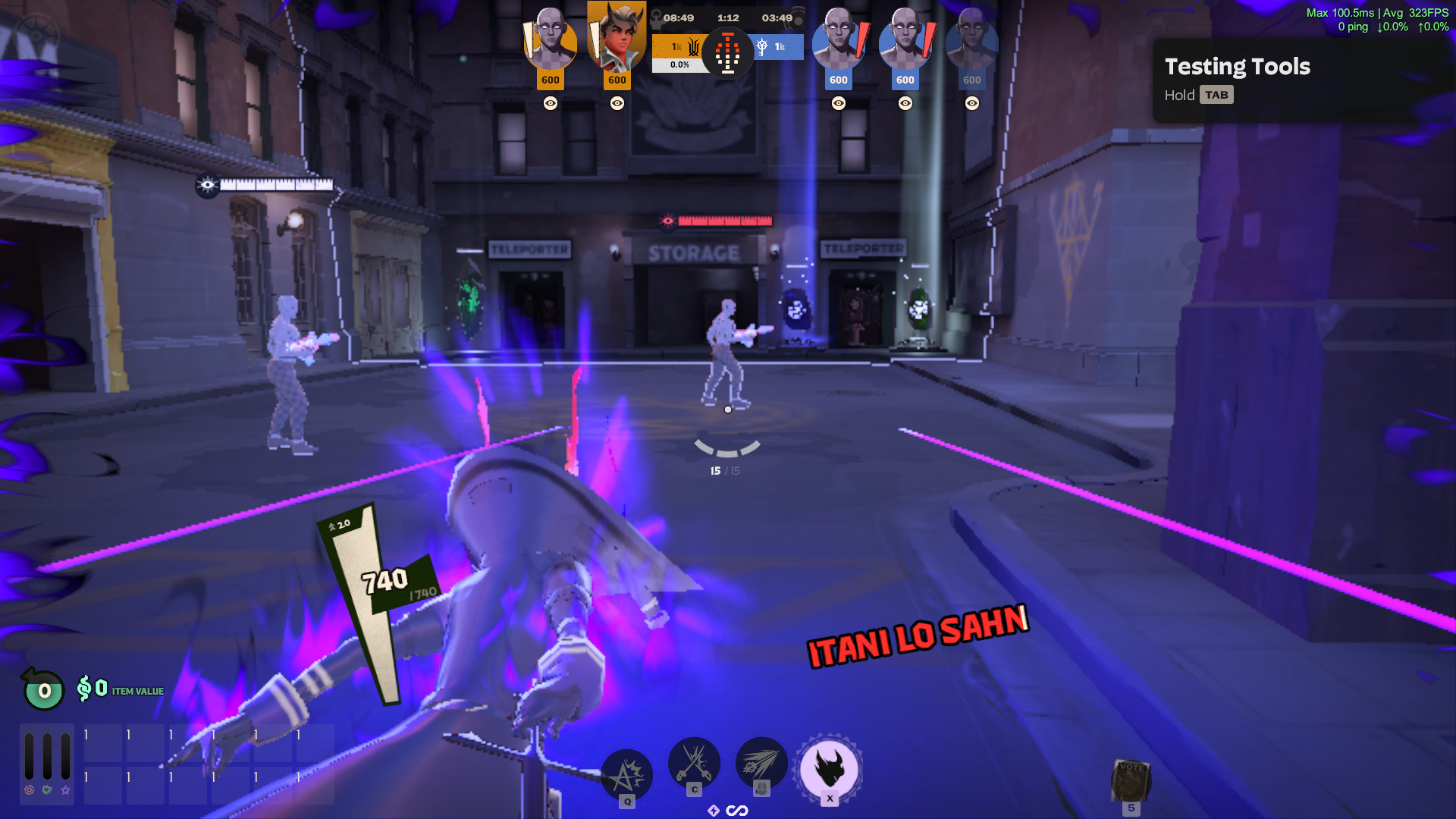
Task: Select the green vitality stat icon
Action: point(47,790)
